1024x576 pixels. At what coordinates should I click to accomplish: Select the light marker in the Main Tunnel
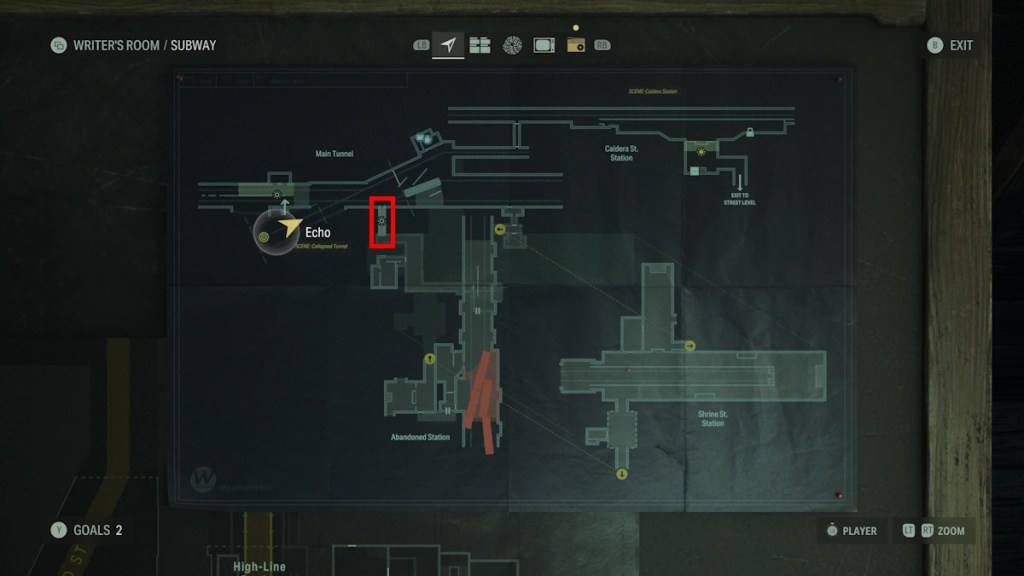277,193
